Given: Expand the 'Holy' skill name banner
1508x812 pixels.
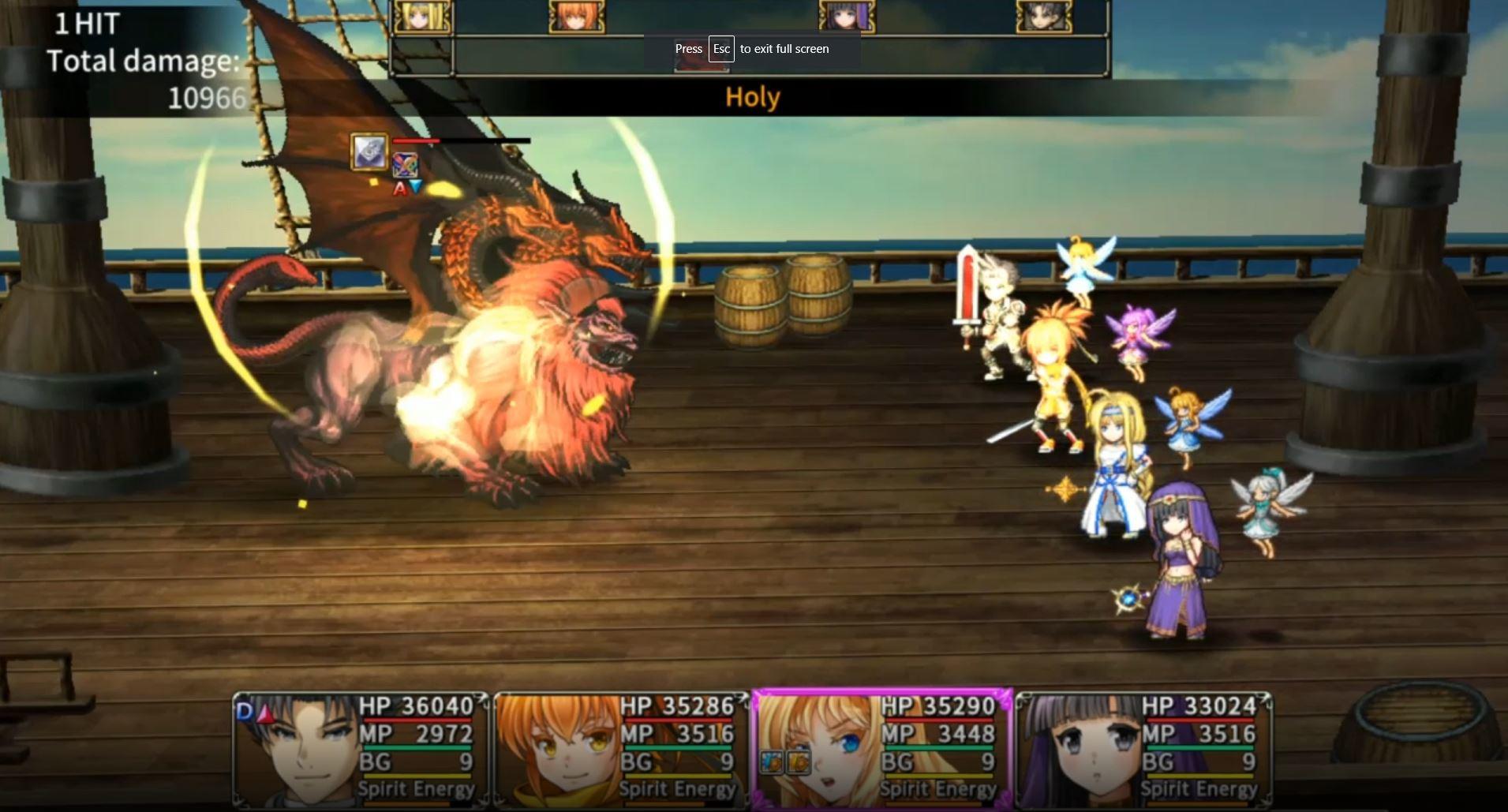Looking at the screenshot, I should point(753,97).
